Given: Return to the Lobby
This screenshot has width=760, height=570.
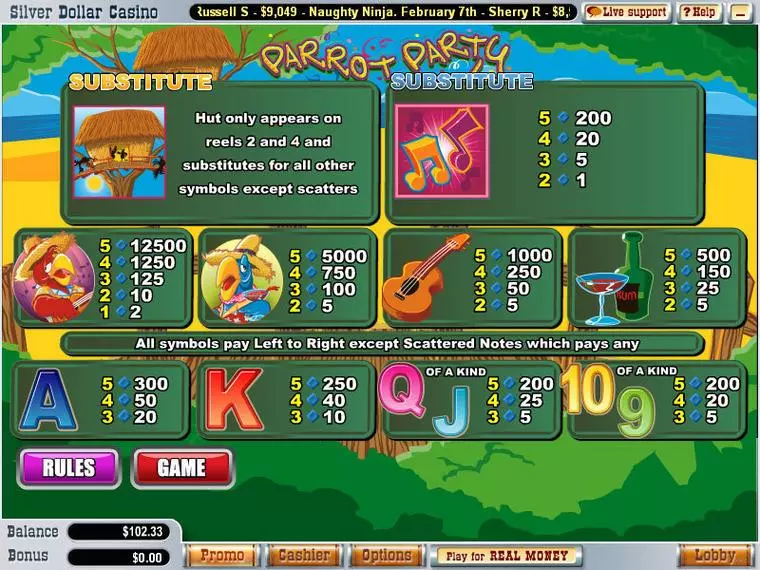Looking at the screenshot, I should [x=715, y=555].
